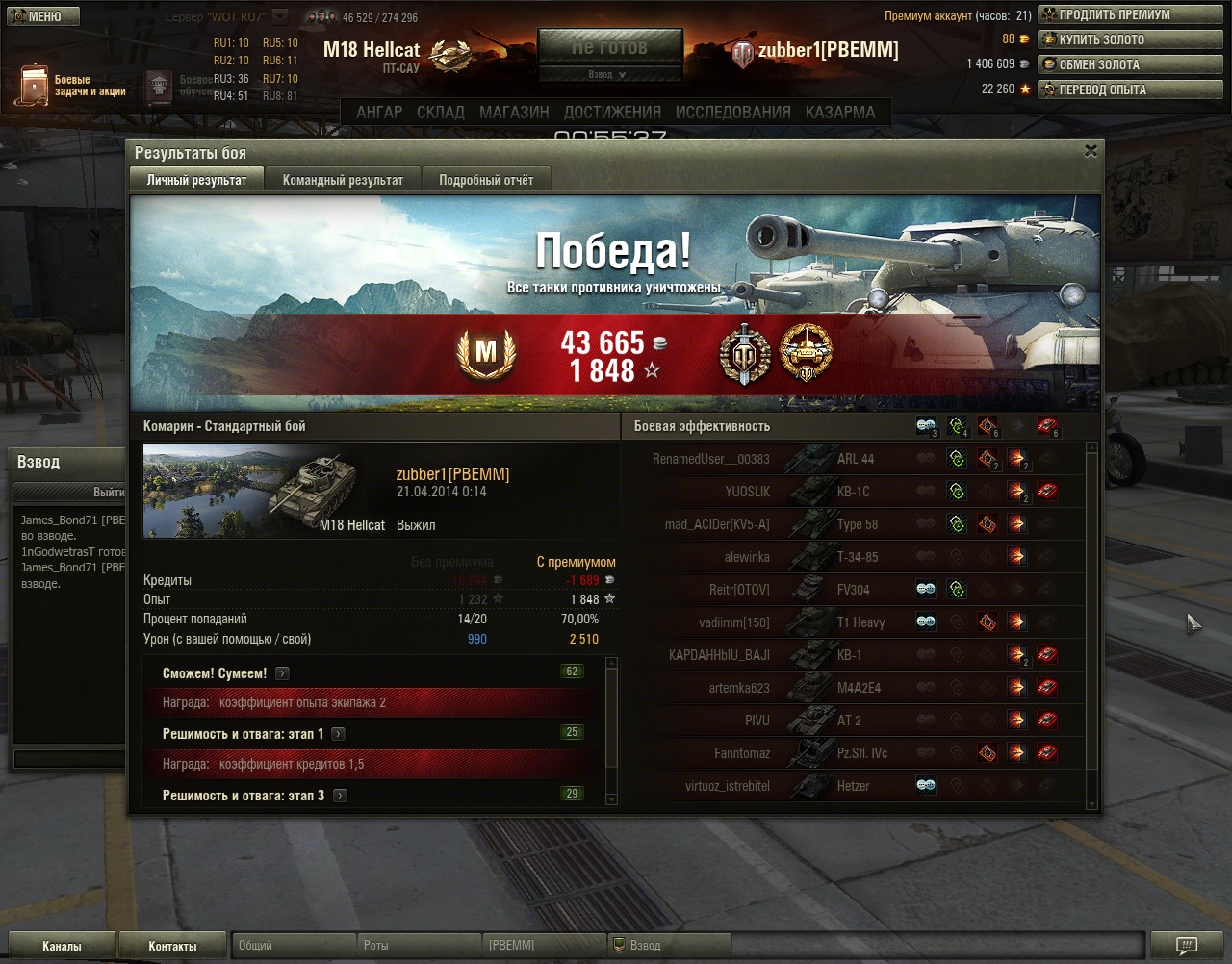Open the Контакты list

click(x=172, y=946)
